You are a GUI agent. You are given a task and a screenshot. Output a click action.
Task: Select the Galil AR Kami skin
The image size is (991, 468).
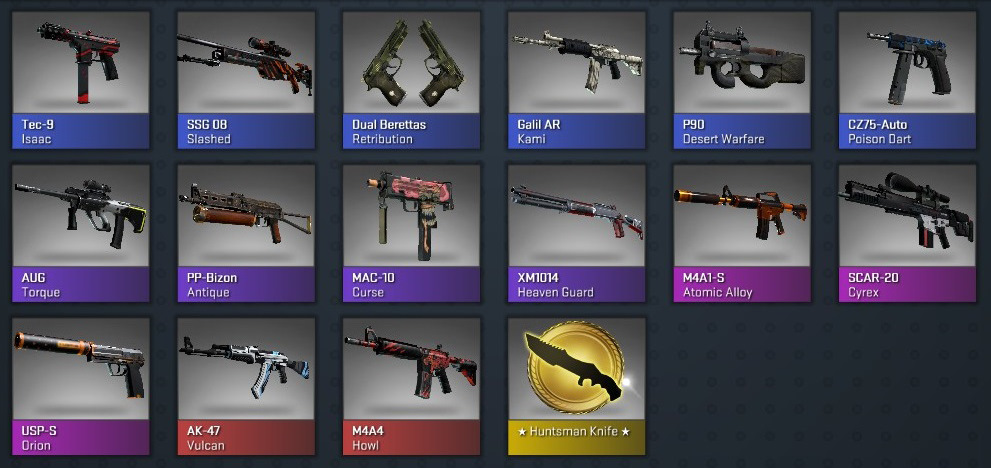click(577, 79)
